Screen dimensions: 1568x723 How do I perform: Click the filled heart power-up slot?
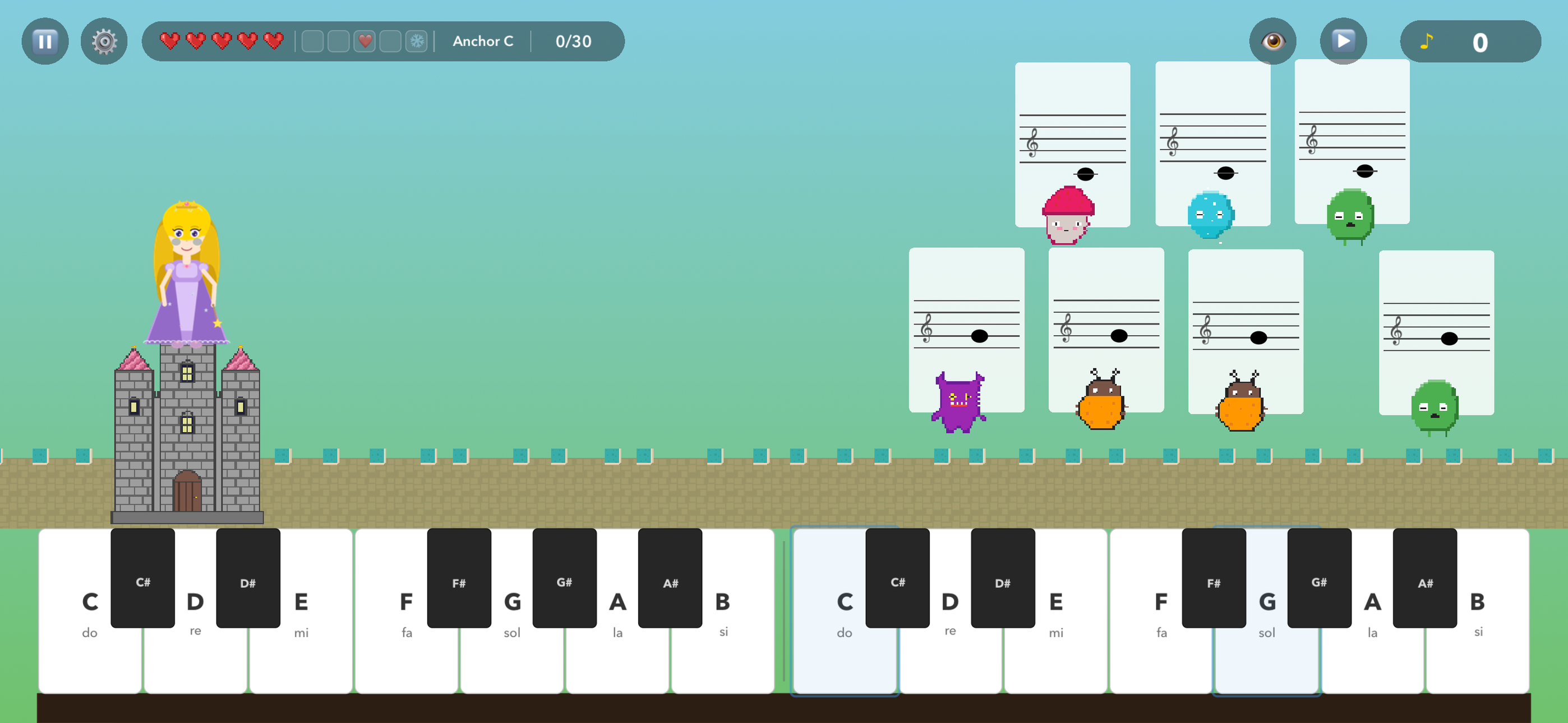point(365,41)
